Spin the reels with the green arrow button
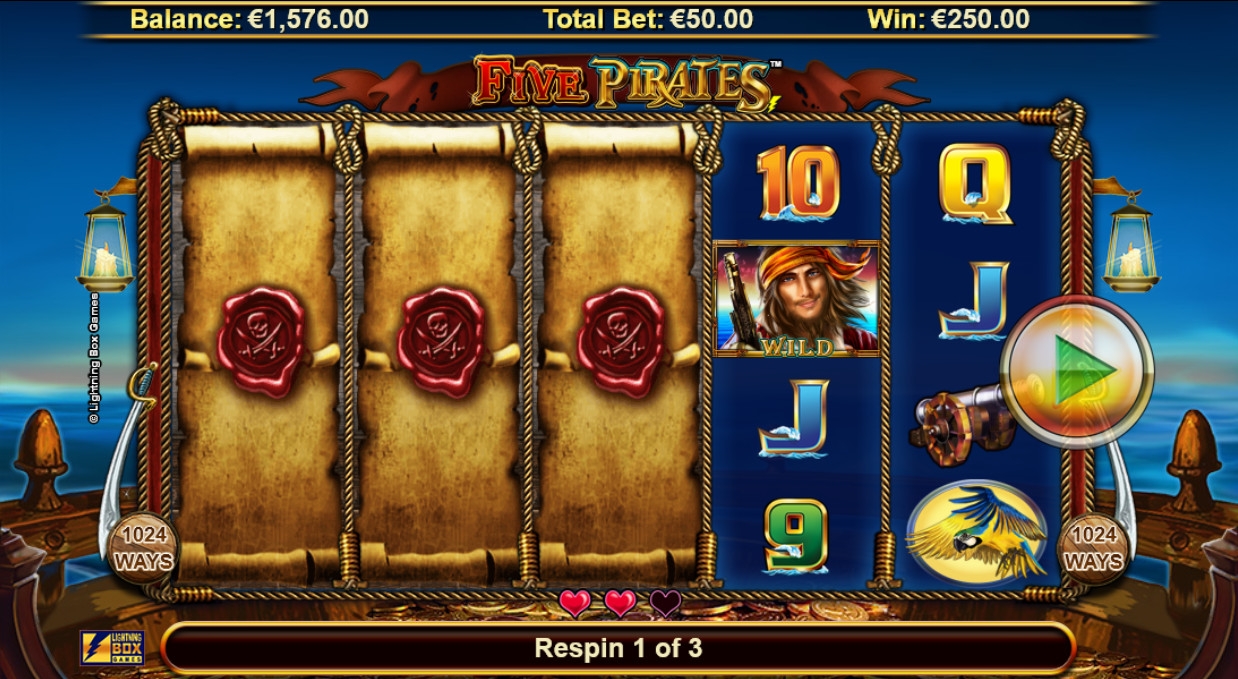 click(1078, 370)
